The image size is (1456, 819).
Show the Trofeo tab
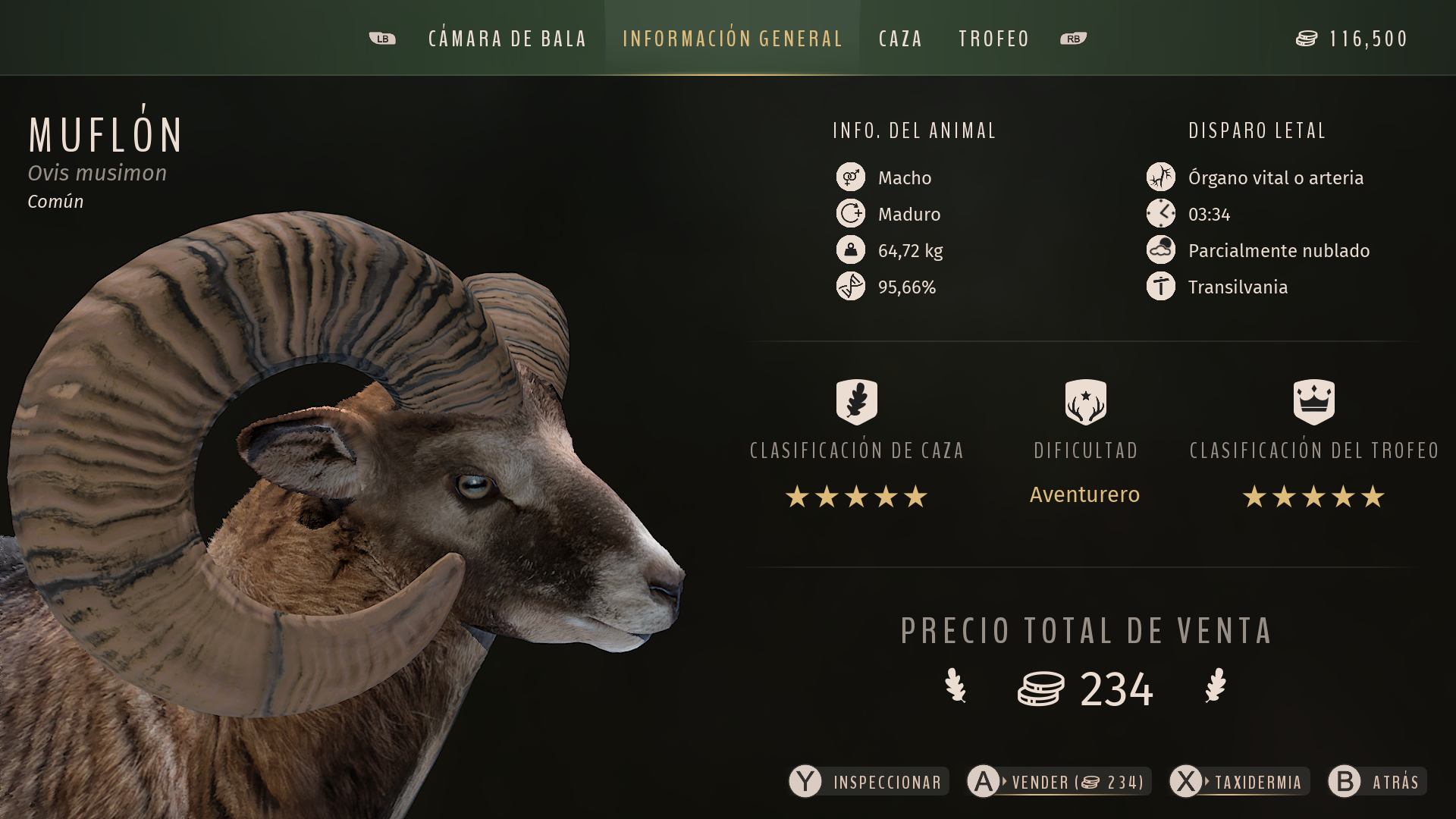tap(993, 39)
